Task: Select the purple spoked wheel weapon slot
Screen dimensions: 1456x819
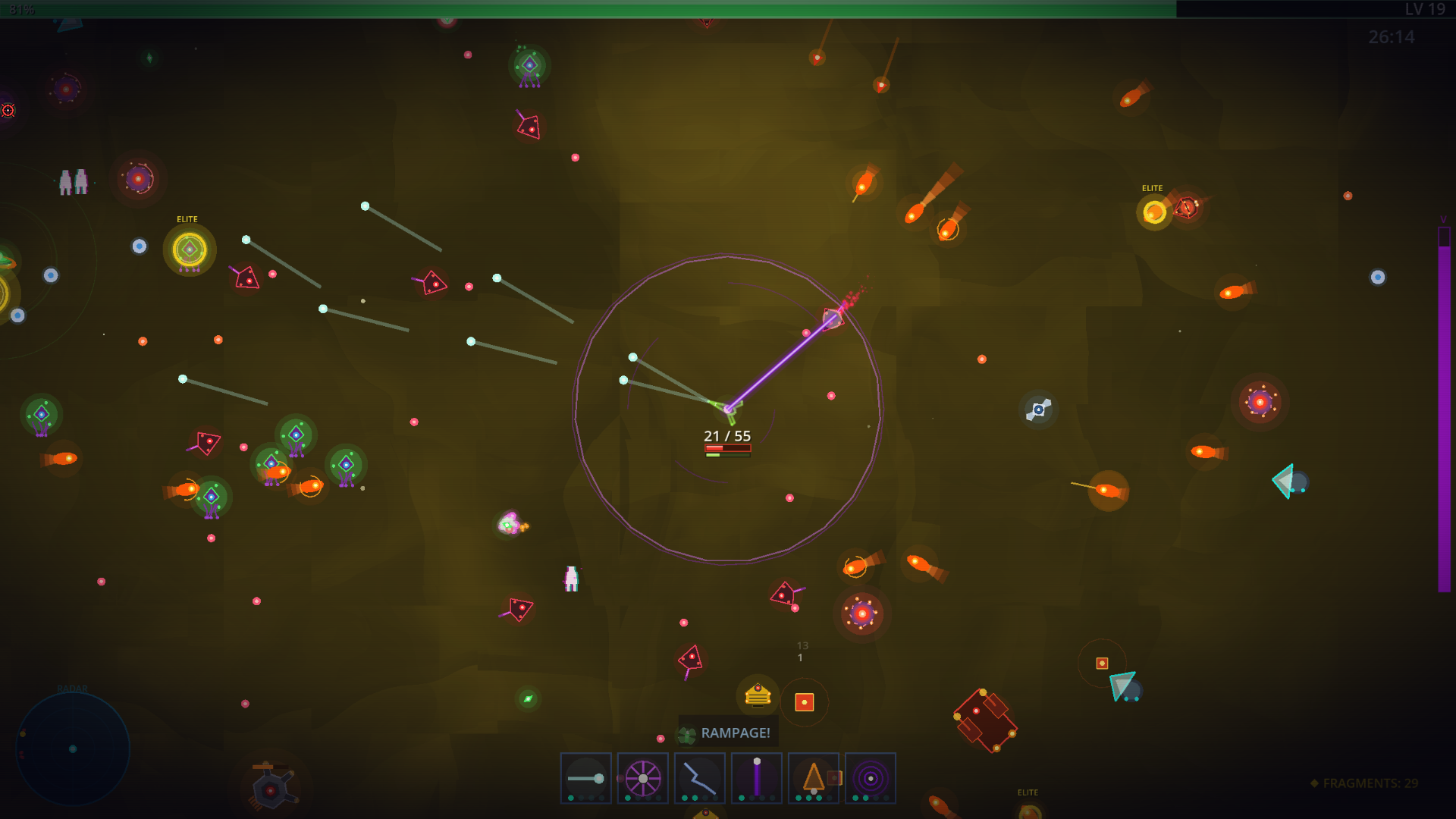Action: pyautogui.click(x=642, y=778)
